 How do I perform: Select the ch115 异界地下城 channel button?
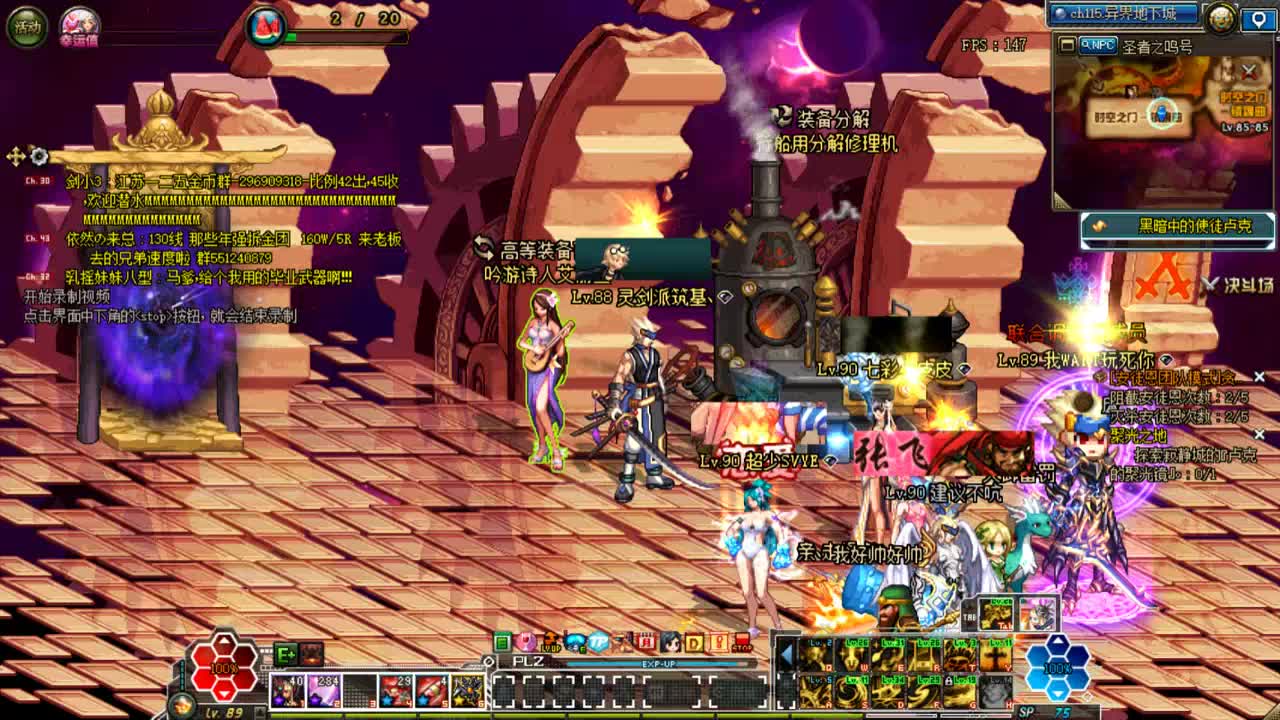(x=1125, y=13)
